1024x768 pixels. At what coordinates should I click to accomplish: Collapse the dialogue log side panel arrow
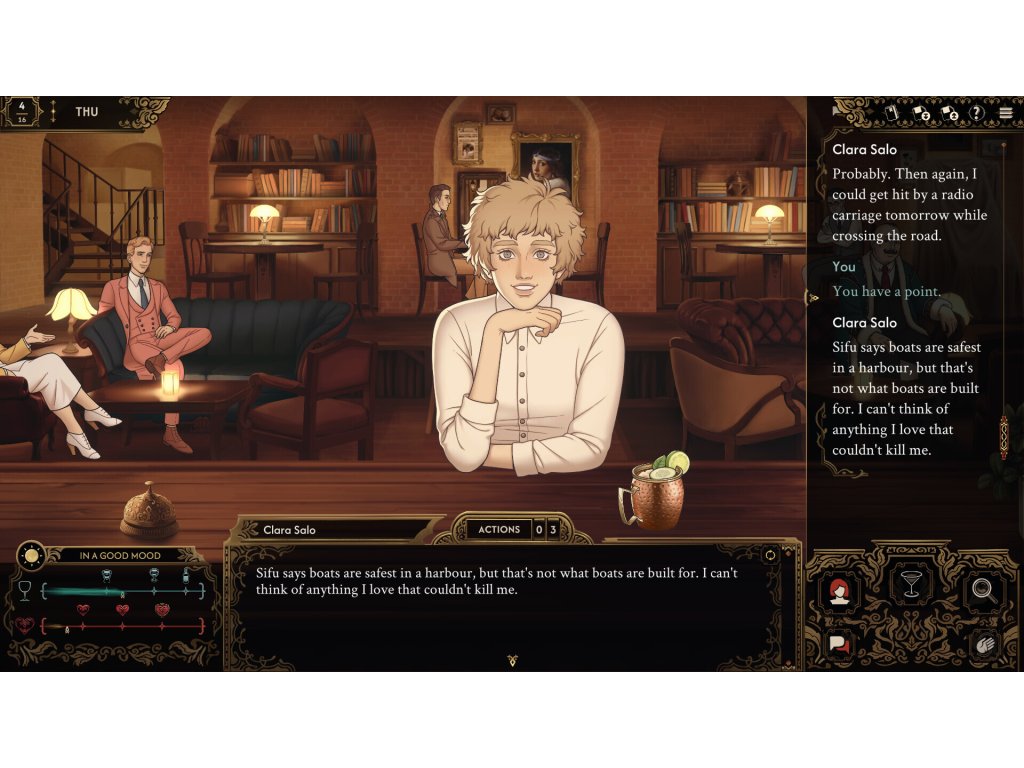point(814,297)
